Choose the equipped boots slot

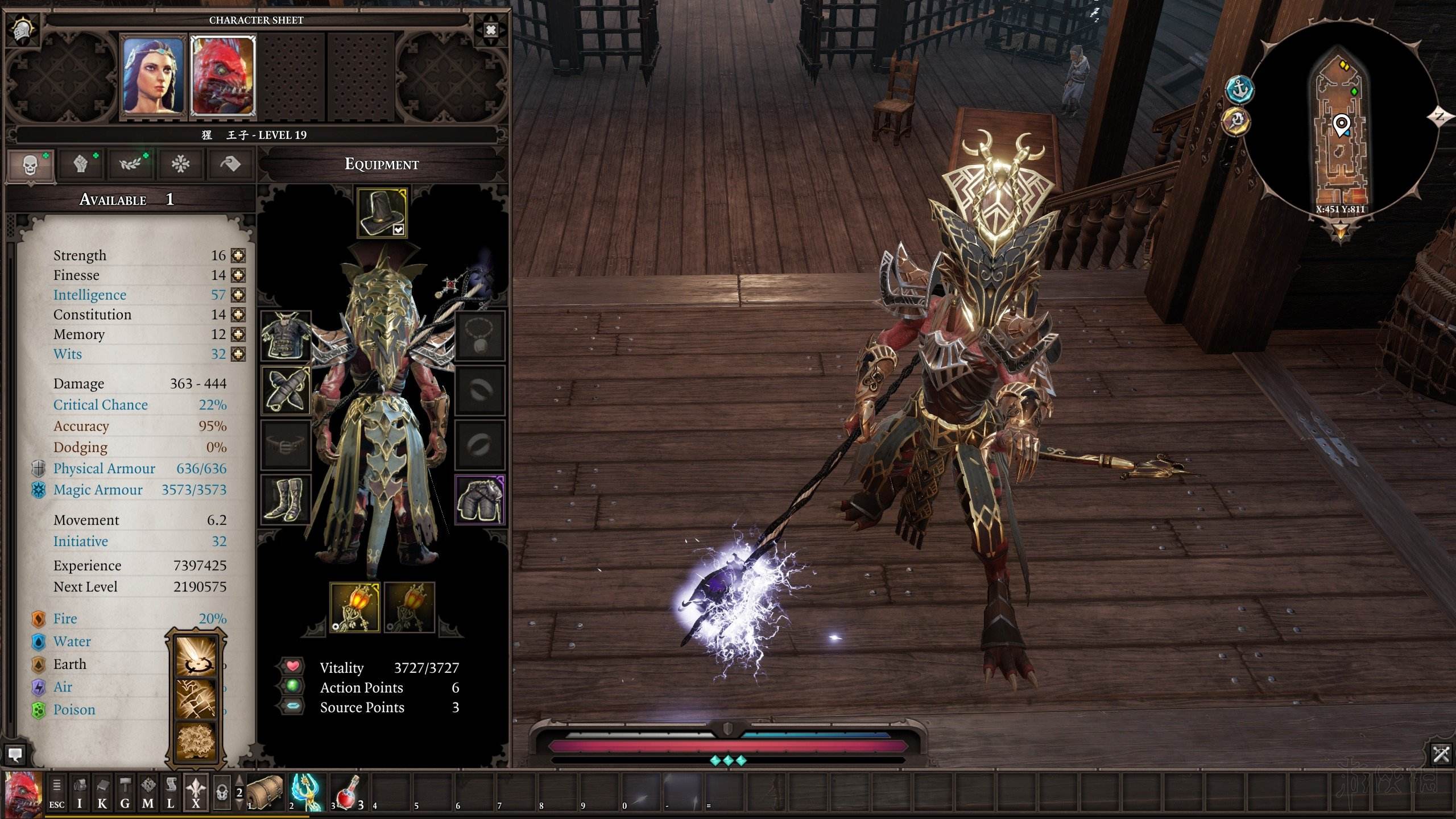pos(286,499)
